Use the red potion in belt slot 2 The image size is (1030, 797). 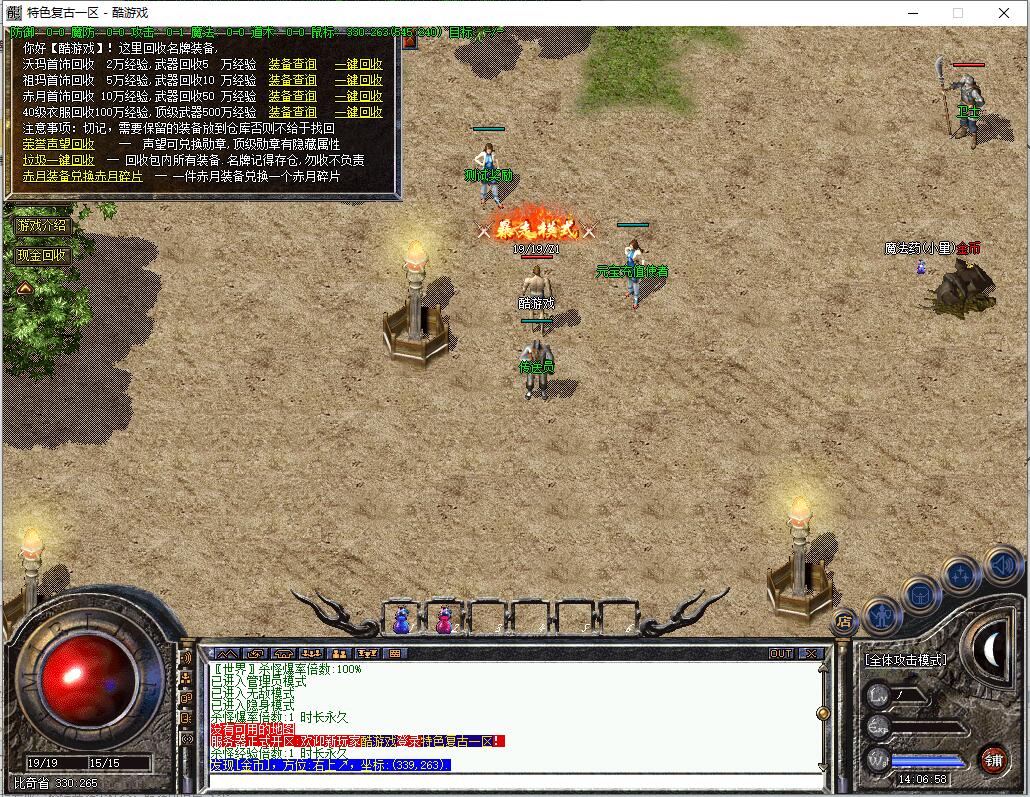pyautogui.click(x=443, y=620)
